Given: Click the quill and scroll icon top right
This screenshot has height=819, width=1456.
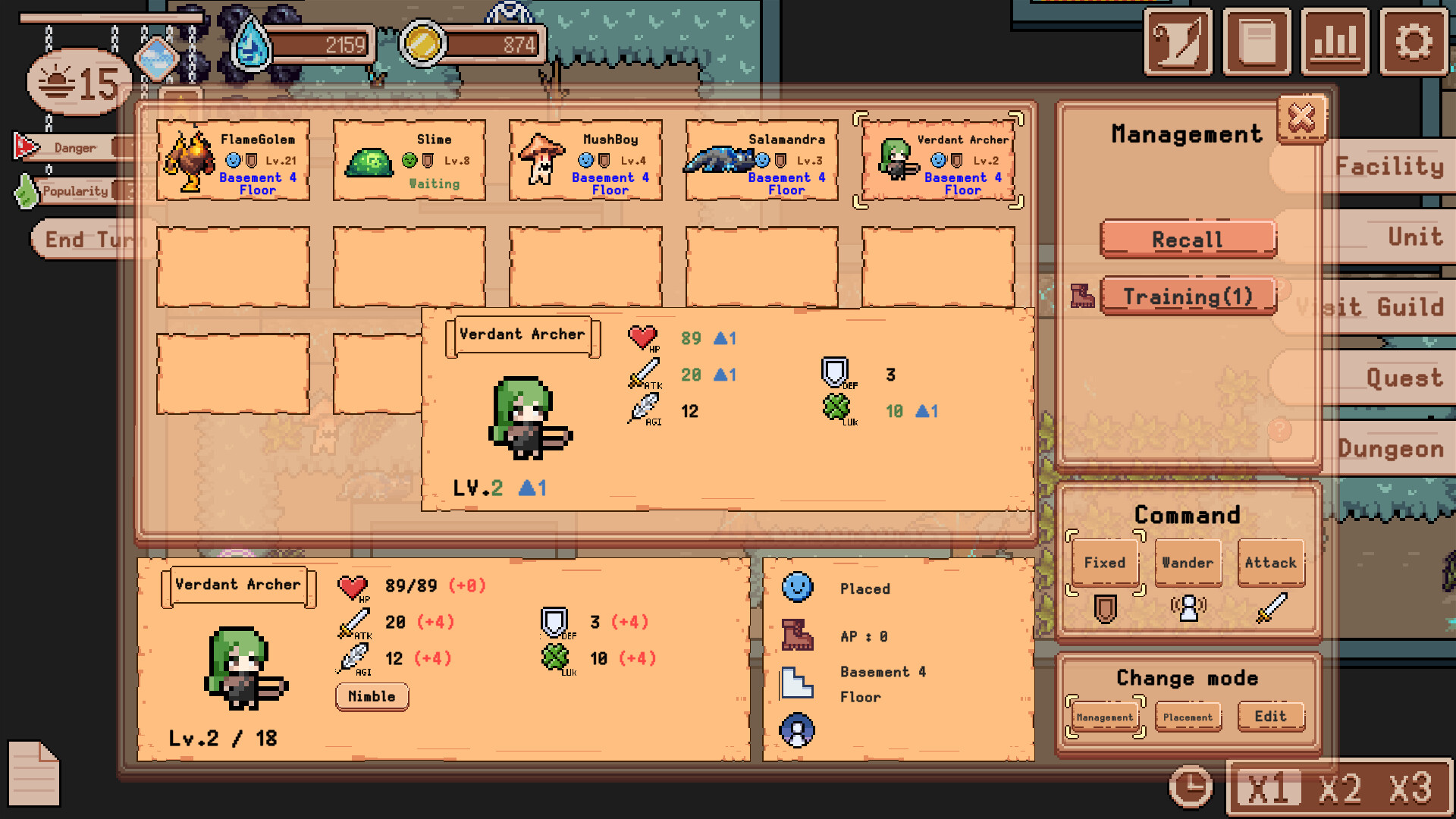Looking at the screenshot, I should point(1178,42).
